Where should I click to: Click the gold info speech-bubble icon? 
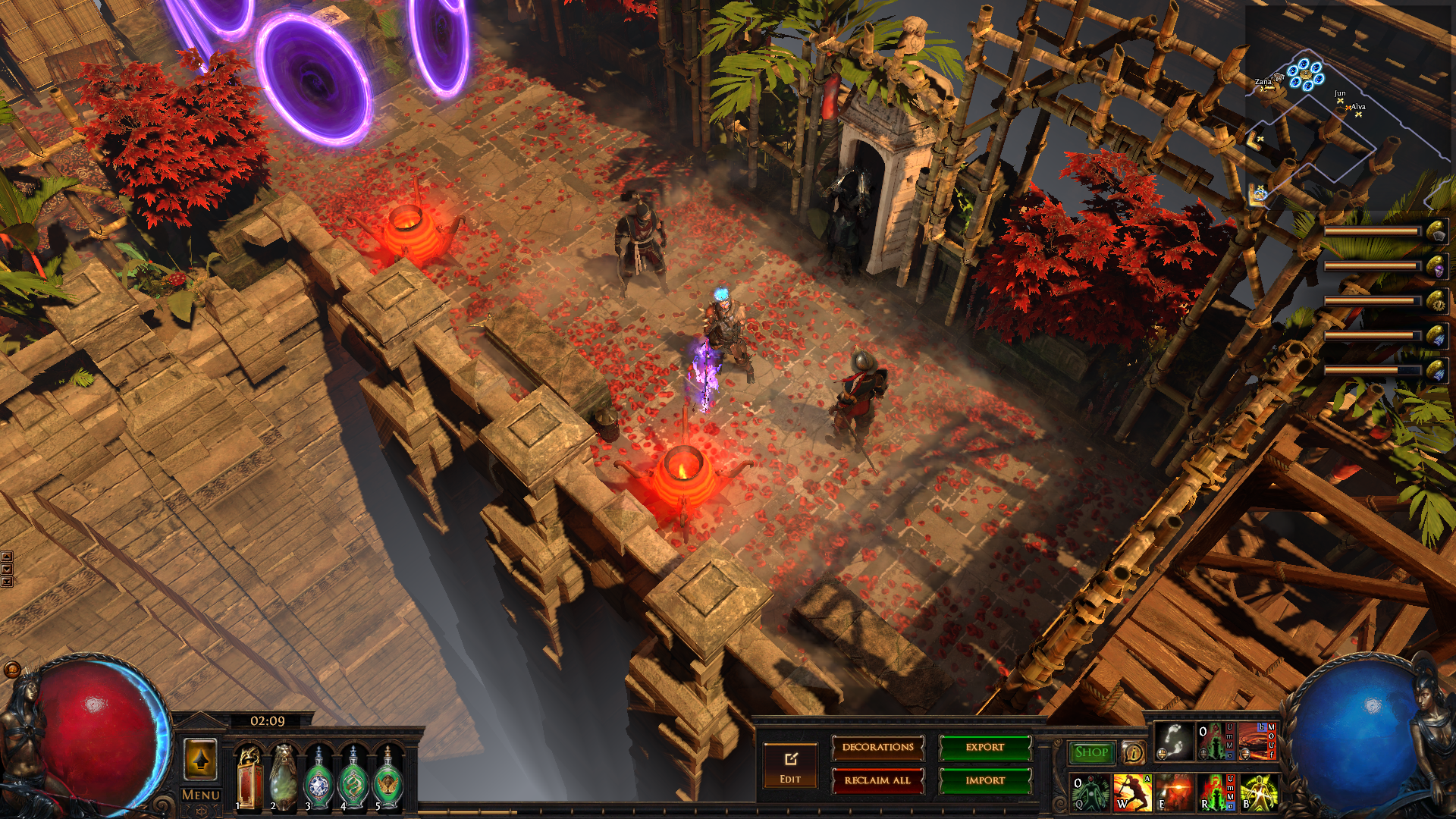click(x=1134, y=752)
